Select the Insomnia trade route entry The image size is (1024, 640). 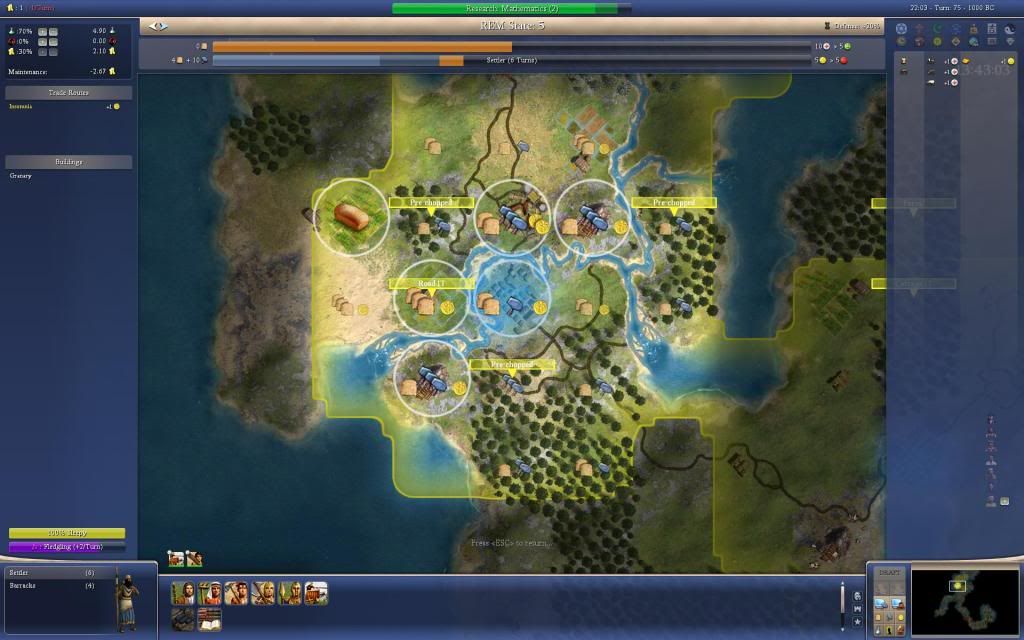[23, 106]
